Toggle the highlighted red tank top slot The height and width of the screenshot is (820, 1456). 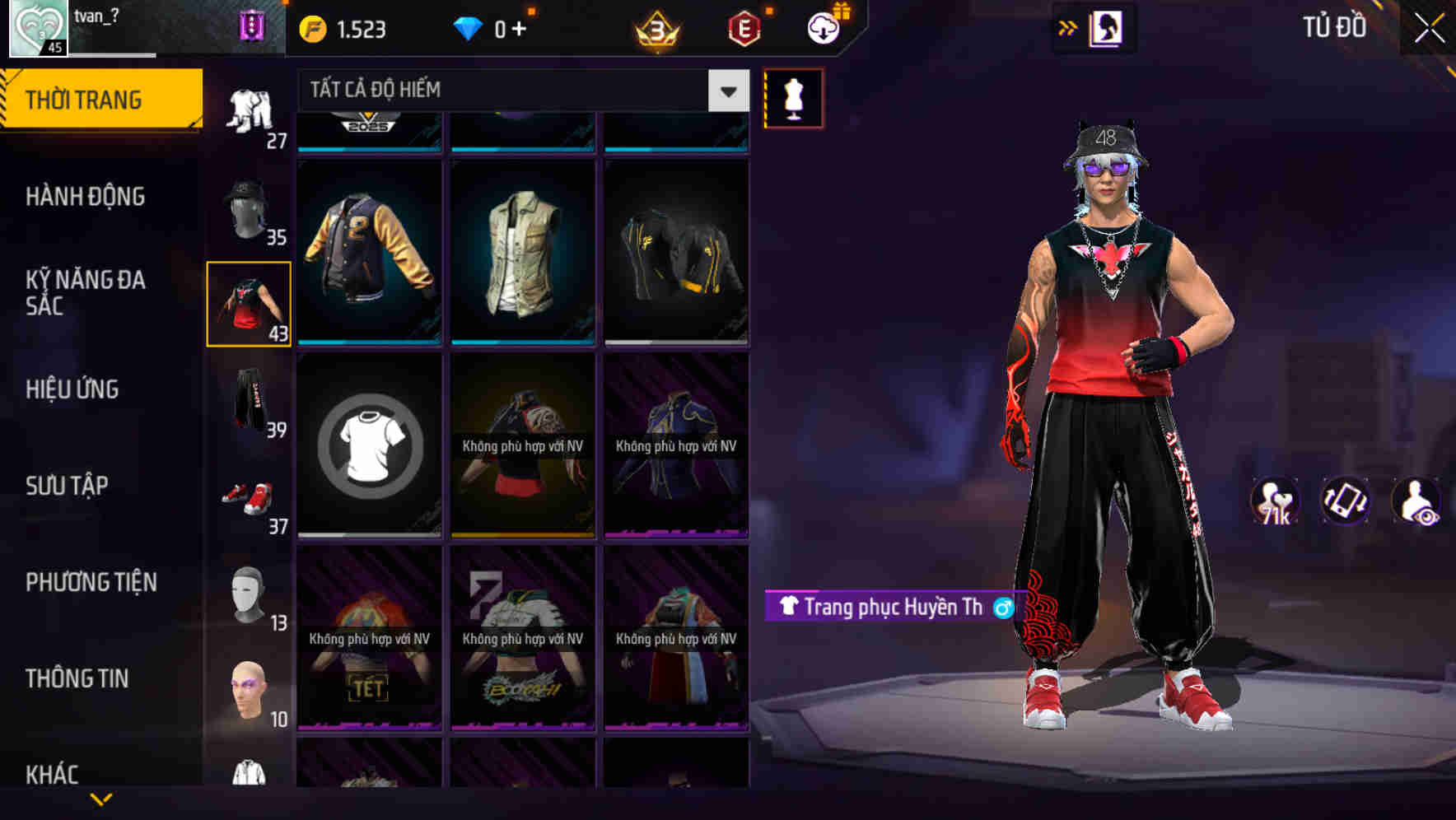[249, 301]
